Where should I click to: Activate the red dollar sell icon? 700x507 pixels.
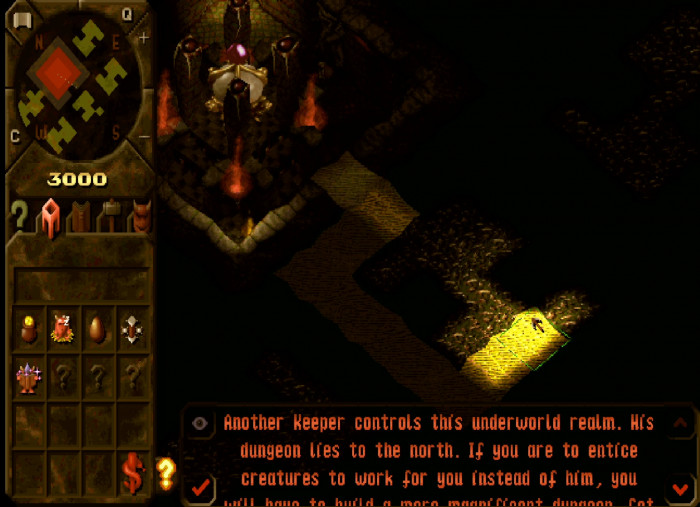point(132,474)
